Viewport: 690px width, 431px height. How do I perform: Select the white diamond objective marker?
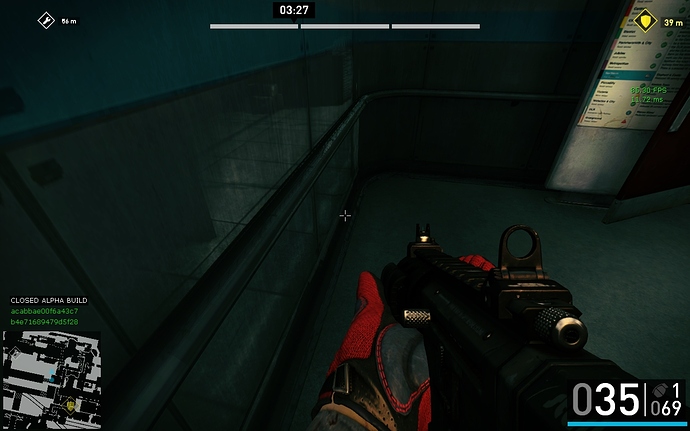45,20
